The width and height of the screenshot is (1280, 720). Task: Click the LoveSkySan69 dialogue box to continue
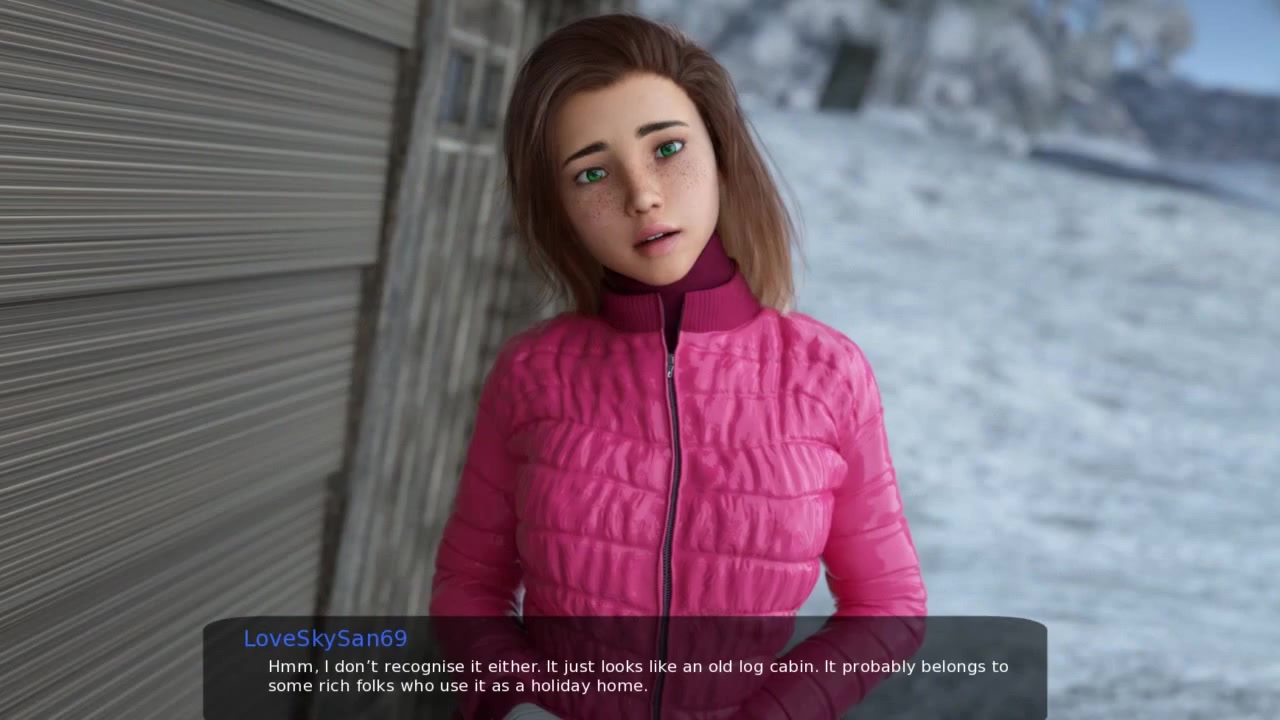pos(625,668)
